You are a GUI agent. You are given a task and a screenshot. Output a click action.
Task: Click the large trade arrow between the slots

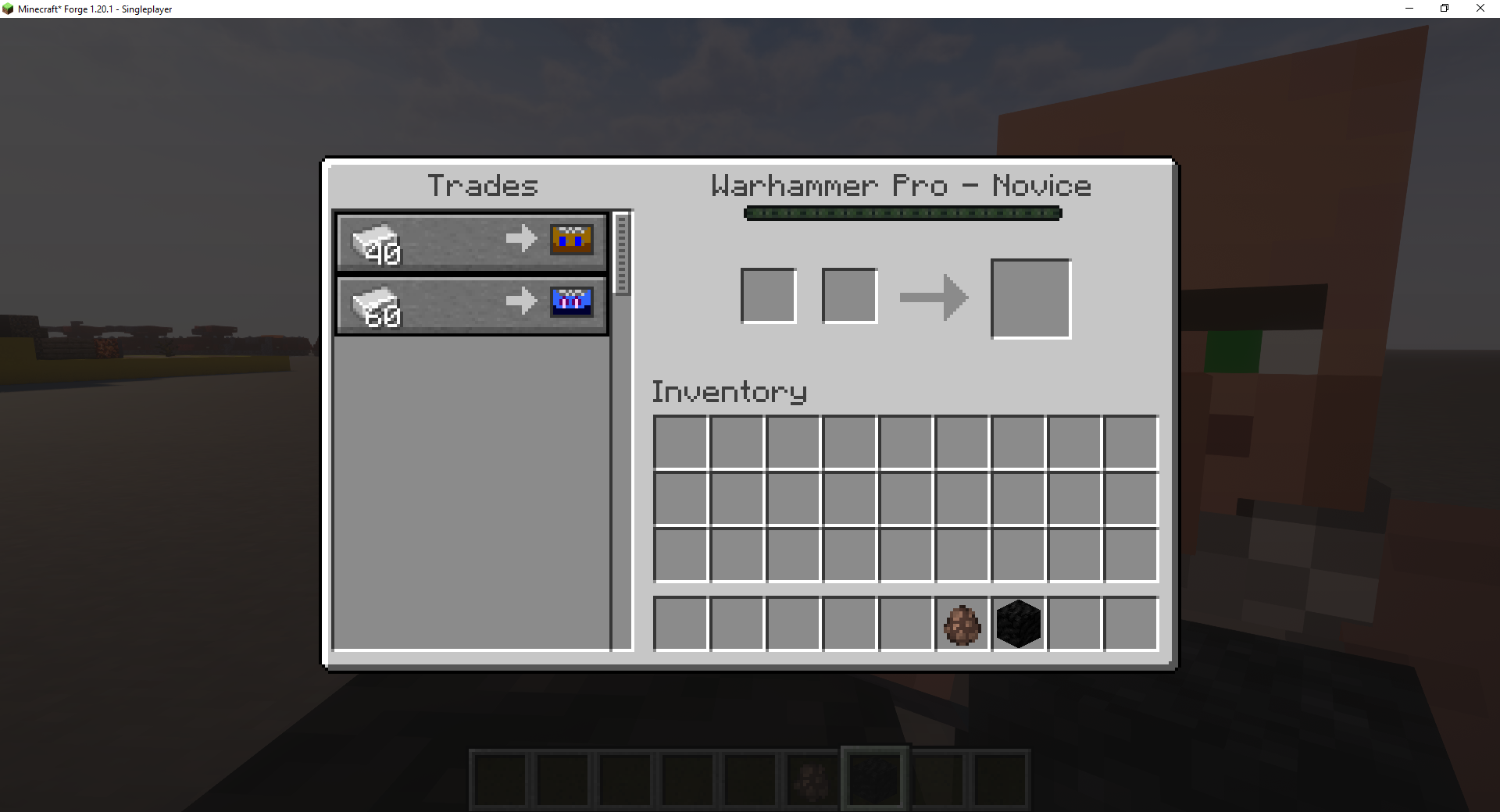tap(934, 297)
